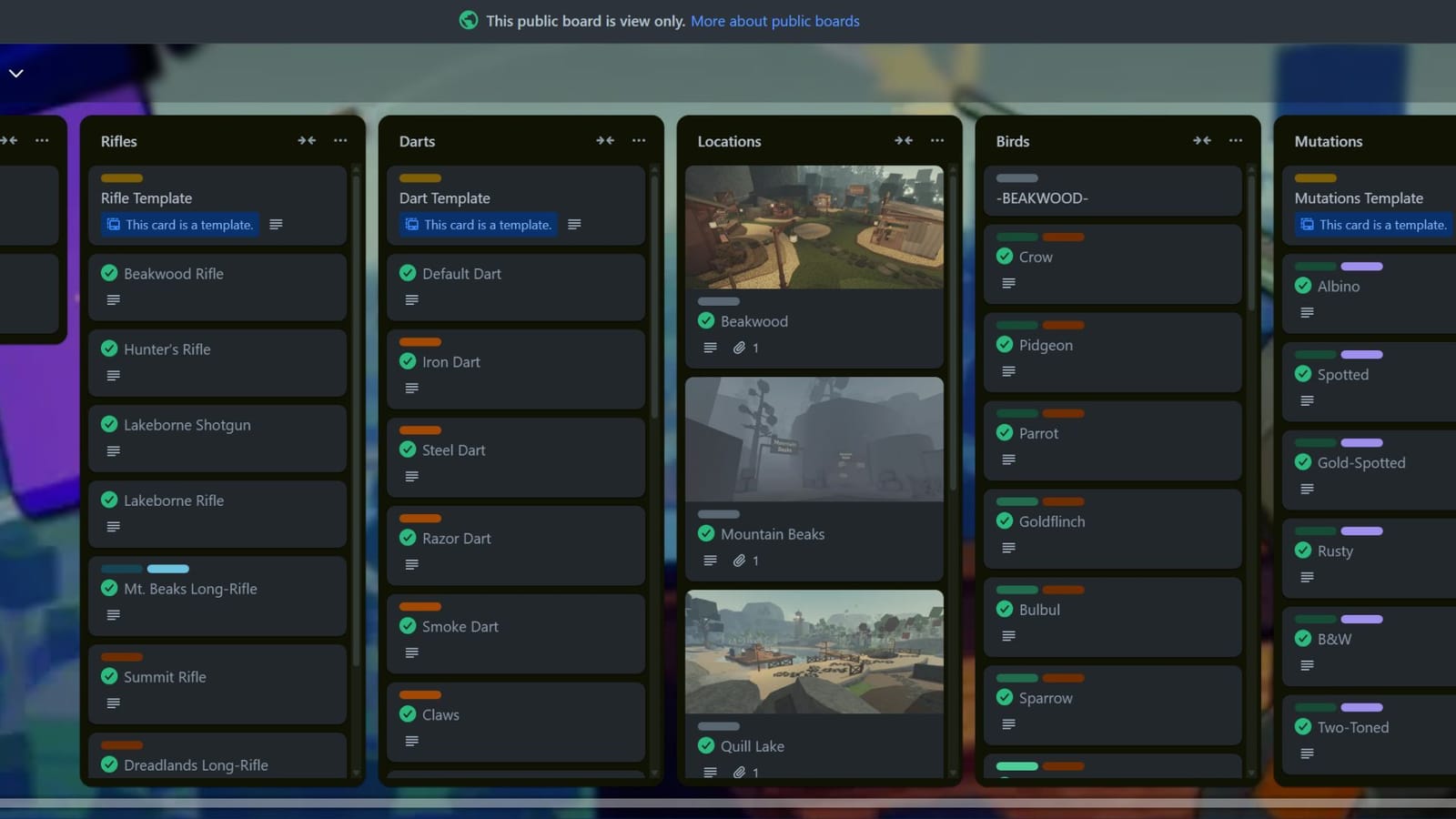Toggle the completed checkmark on Default Dart
Image resolution: width=1456 pixels, height=819 pixels.
(407, 273)
